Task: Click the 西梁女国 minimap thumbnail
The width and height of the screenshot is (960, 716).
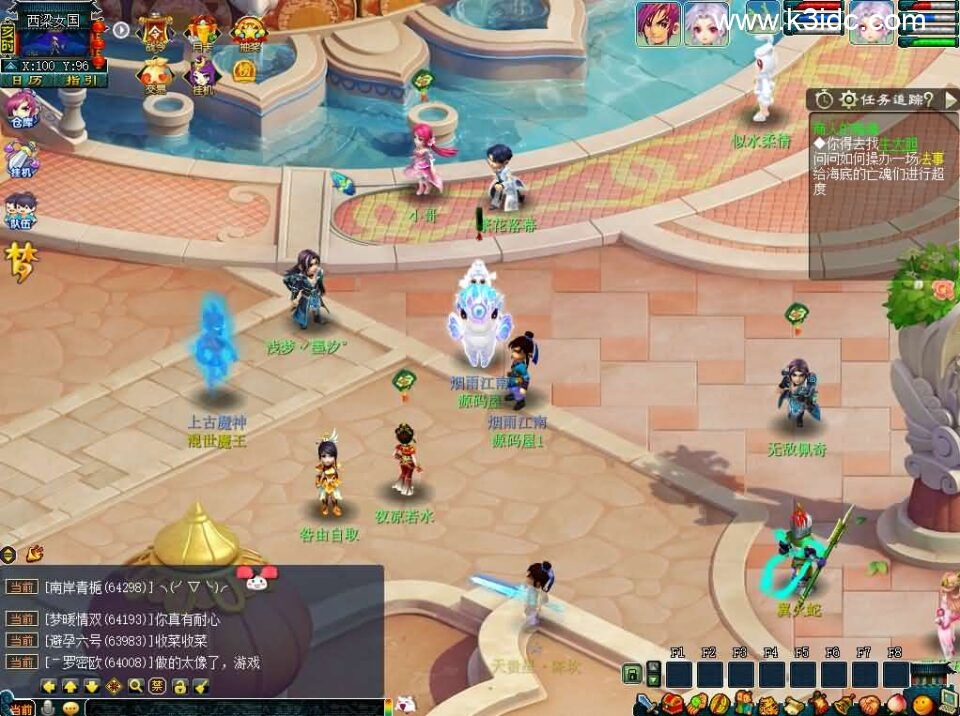Action: 55,41
